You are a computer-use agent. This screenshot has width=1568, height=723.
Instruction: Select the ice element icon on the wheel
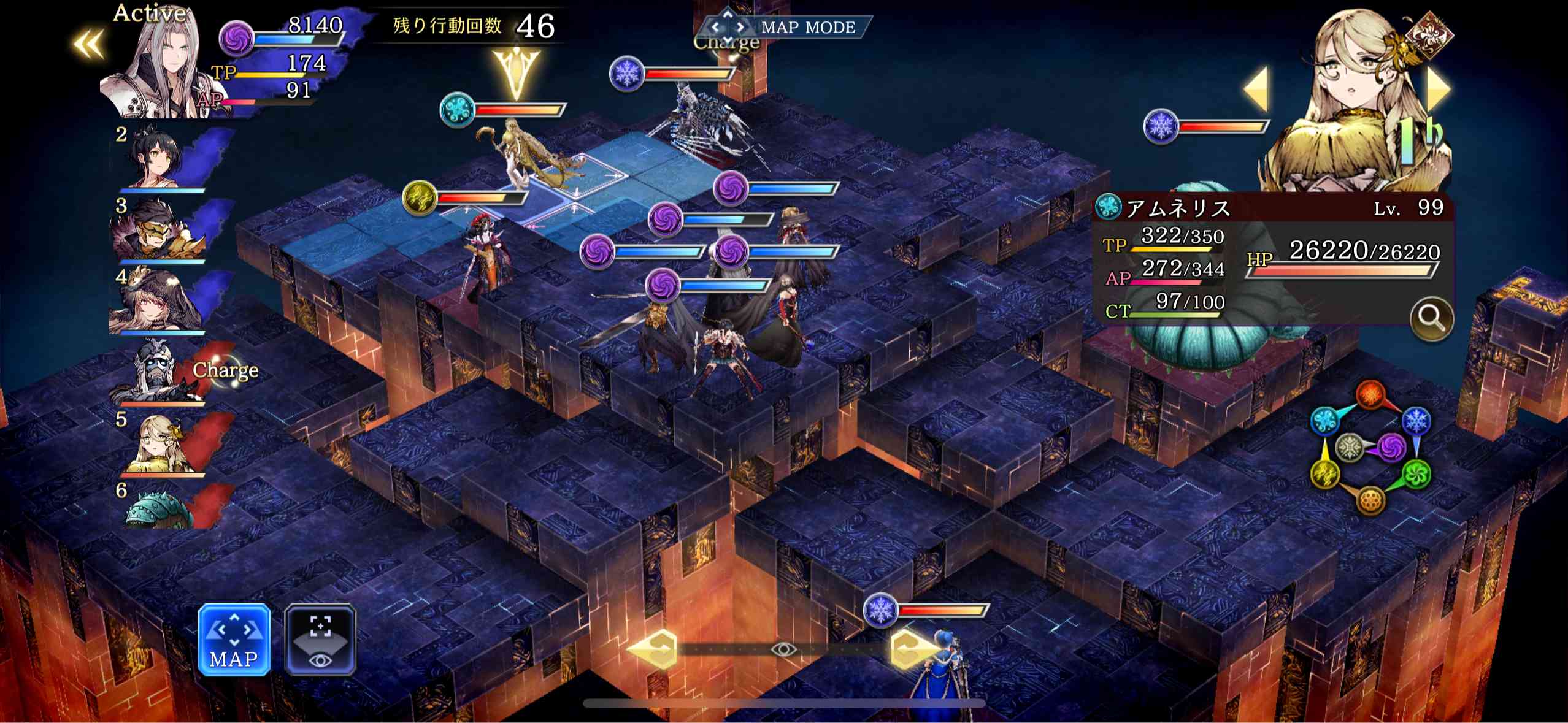click(x=1416, y=419)
